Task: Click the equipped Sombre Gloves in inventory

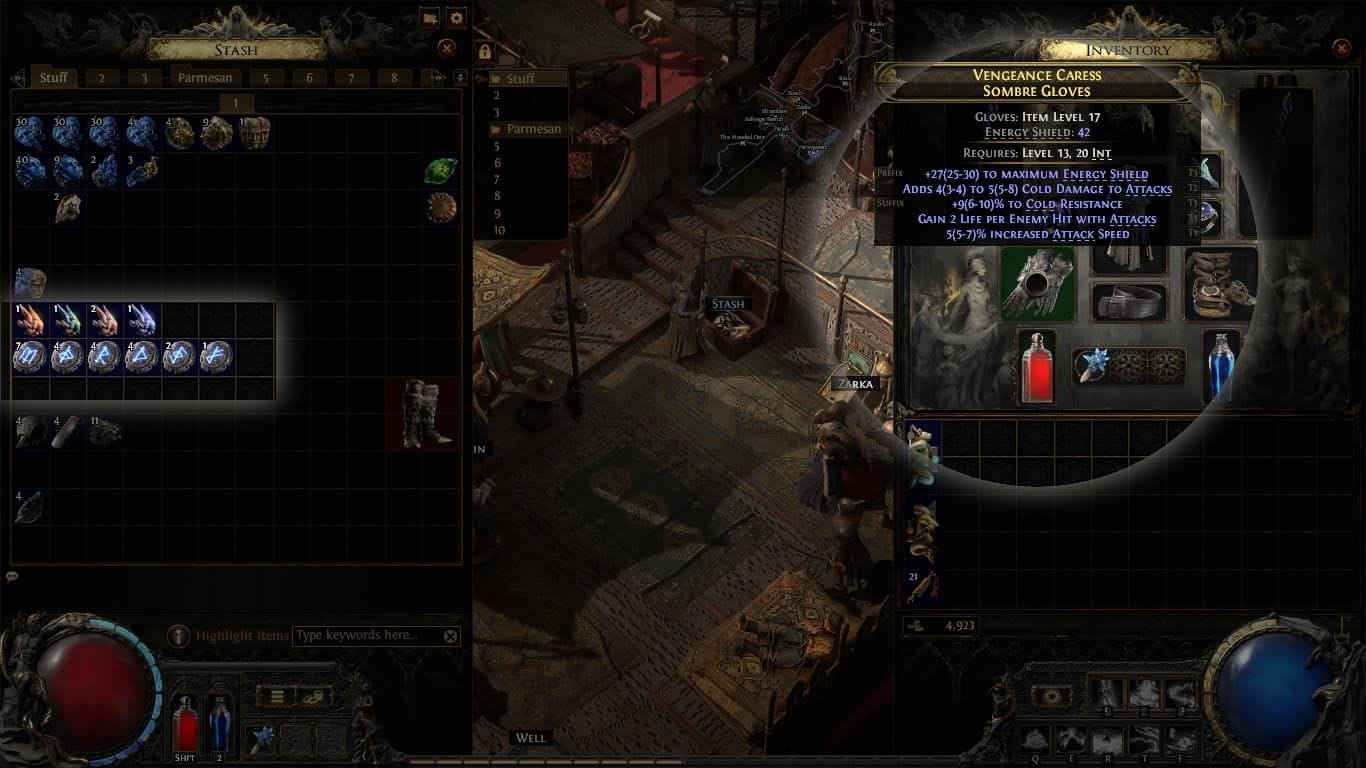Action: tap(1037, 287)
